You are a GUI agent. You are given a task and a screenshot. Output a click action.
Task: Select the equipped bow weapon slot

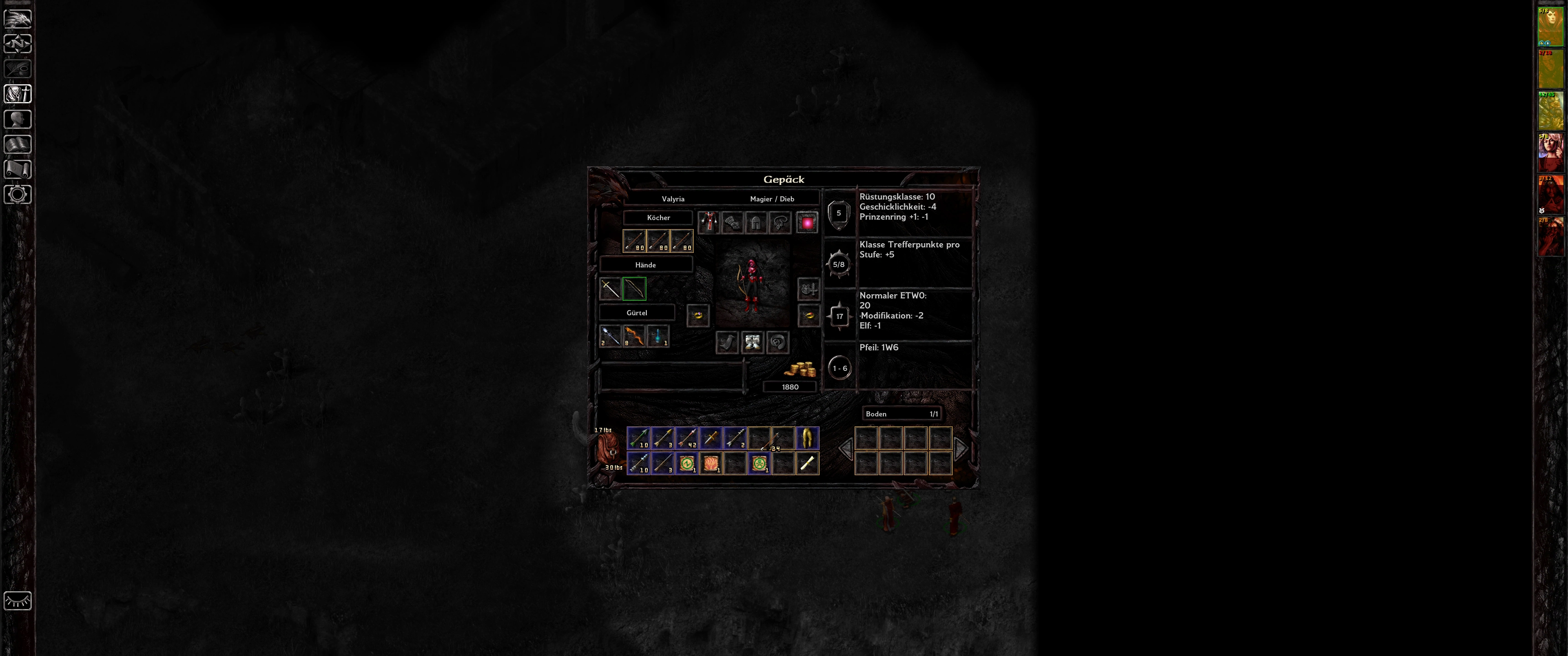click(634, 288)
